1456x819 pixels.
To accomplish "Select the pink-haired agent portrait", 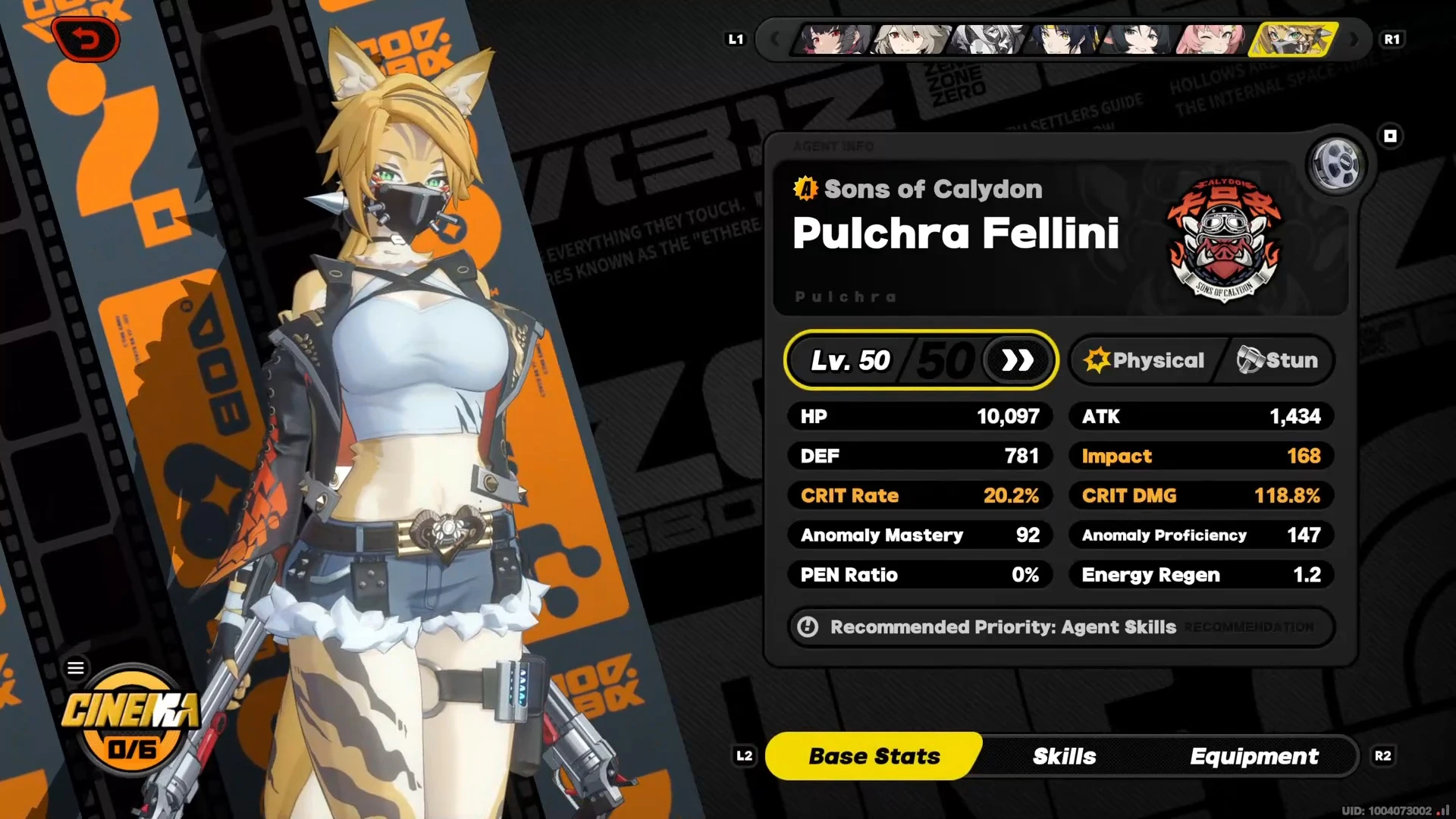I will [x=1210, y=39].
